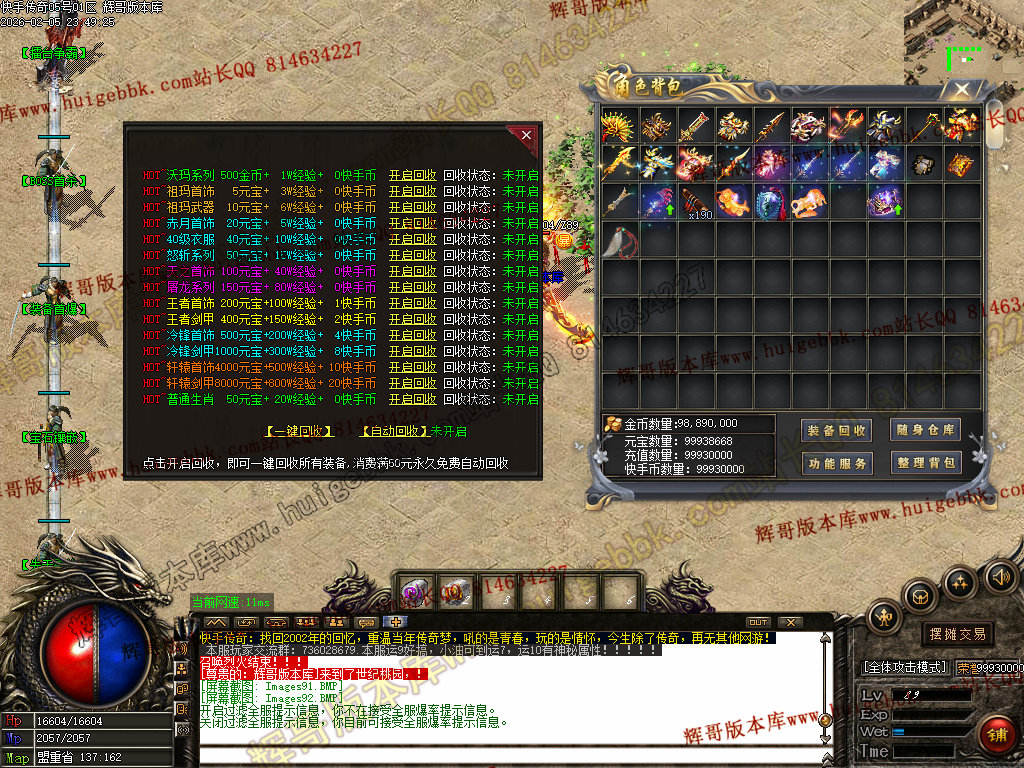The height and width of the screenshot is (768, 1024).
Task: Select the white fang necklace item
Action: point(619,240)
